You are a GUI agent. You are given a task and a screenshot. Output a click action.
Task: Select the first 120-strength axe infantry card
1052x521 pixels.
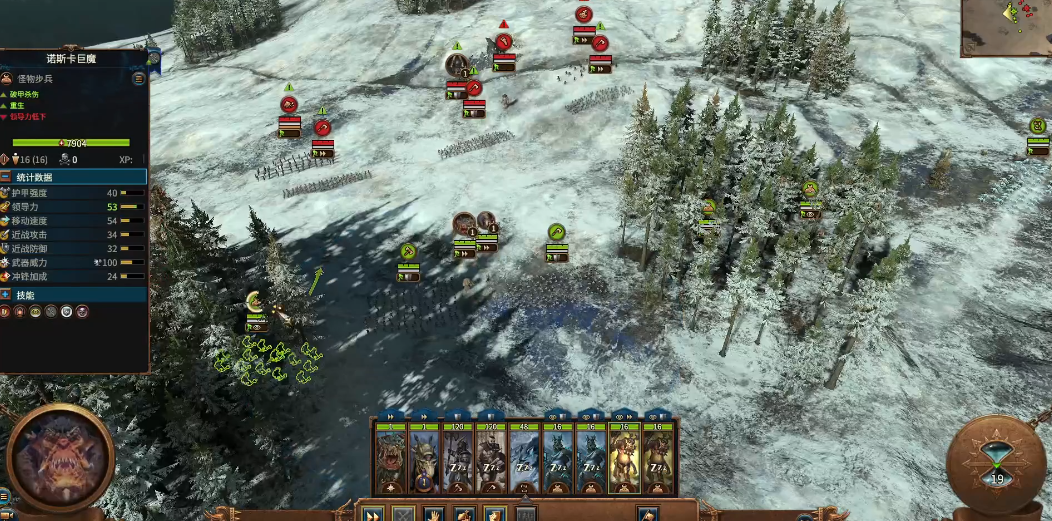[457, 459]
